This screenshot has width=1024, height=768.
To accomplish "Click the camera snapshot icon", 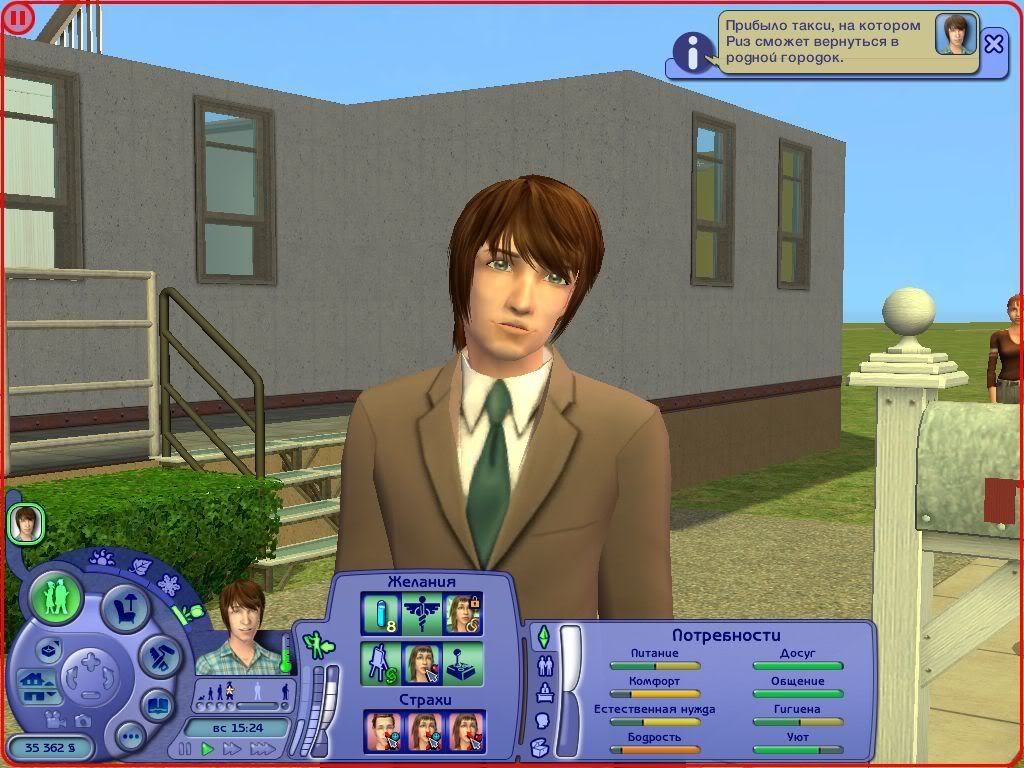I will [85, 720].
